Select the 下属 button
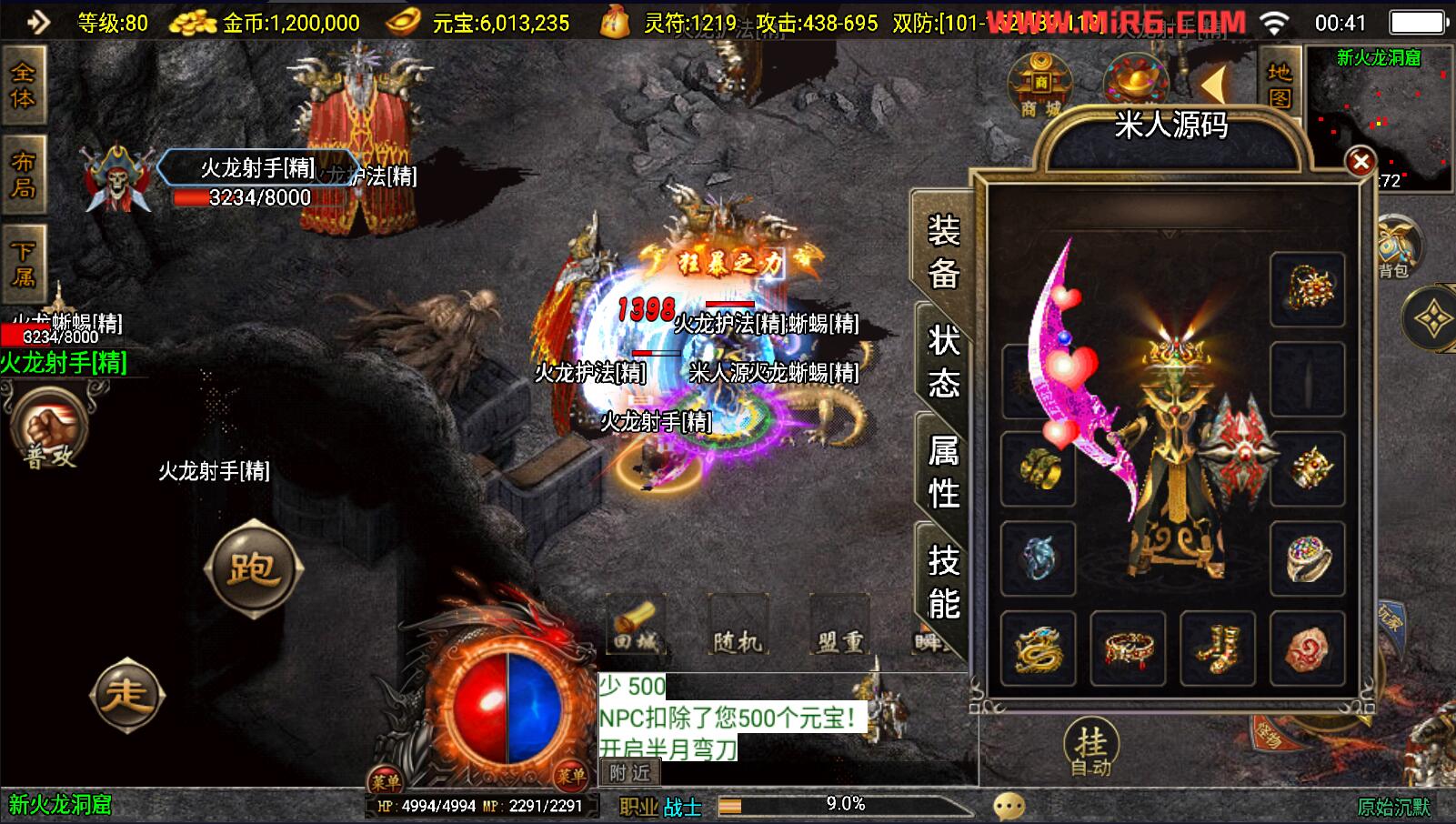This screenshot has width=1456, height=824. point(23,263)
